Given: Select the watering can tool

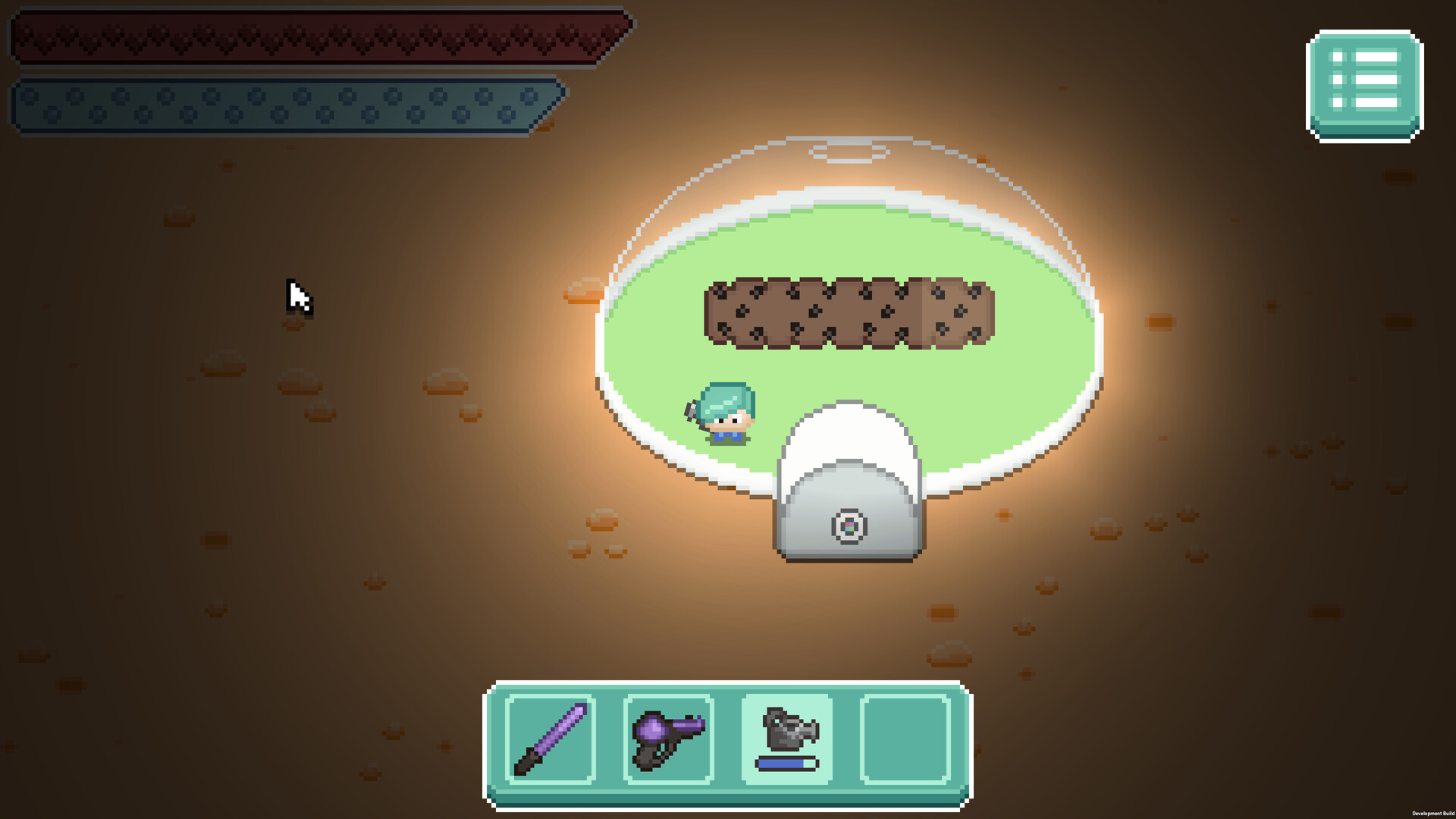Looking at the screenshot, I should pos(786,730).
